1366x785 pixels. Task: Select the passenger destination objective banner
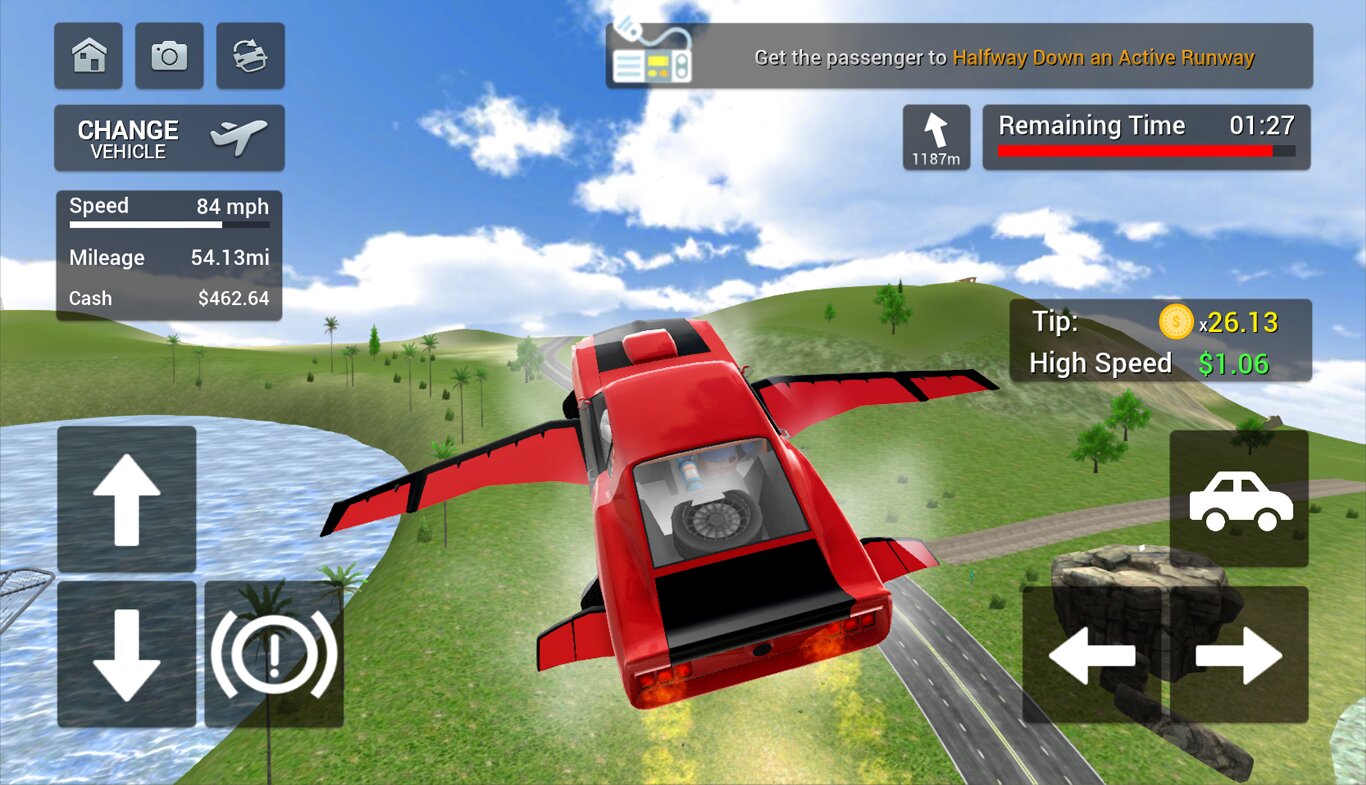coord(958,57)
